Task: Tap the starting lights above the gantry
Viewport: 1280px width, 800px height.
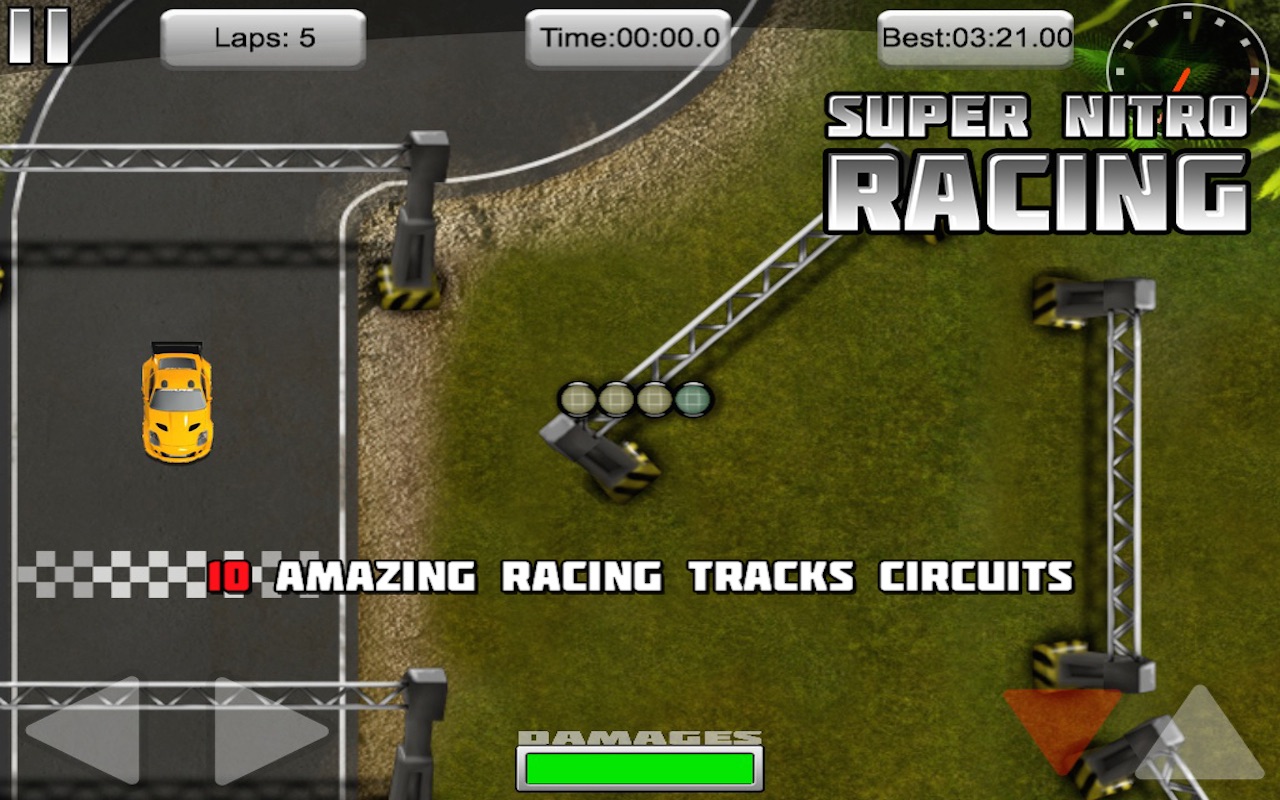Action: (x=635, y=397)
